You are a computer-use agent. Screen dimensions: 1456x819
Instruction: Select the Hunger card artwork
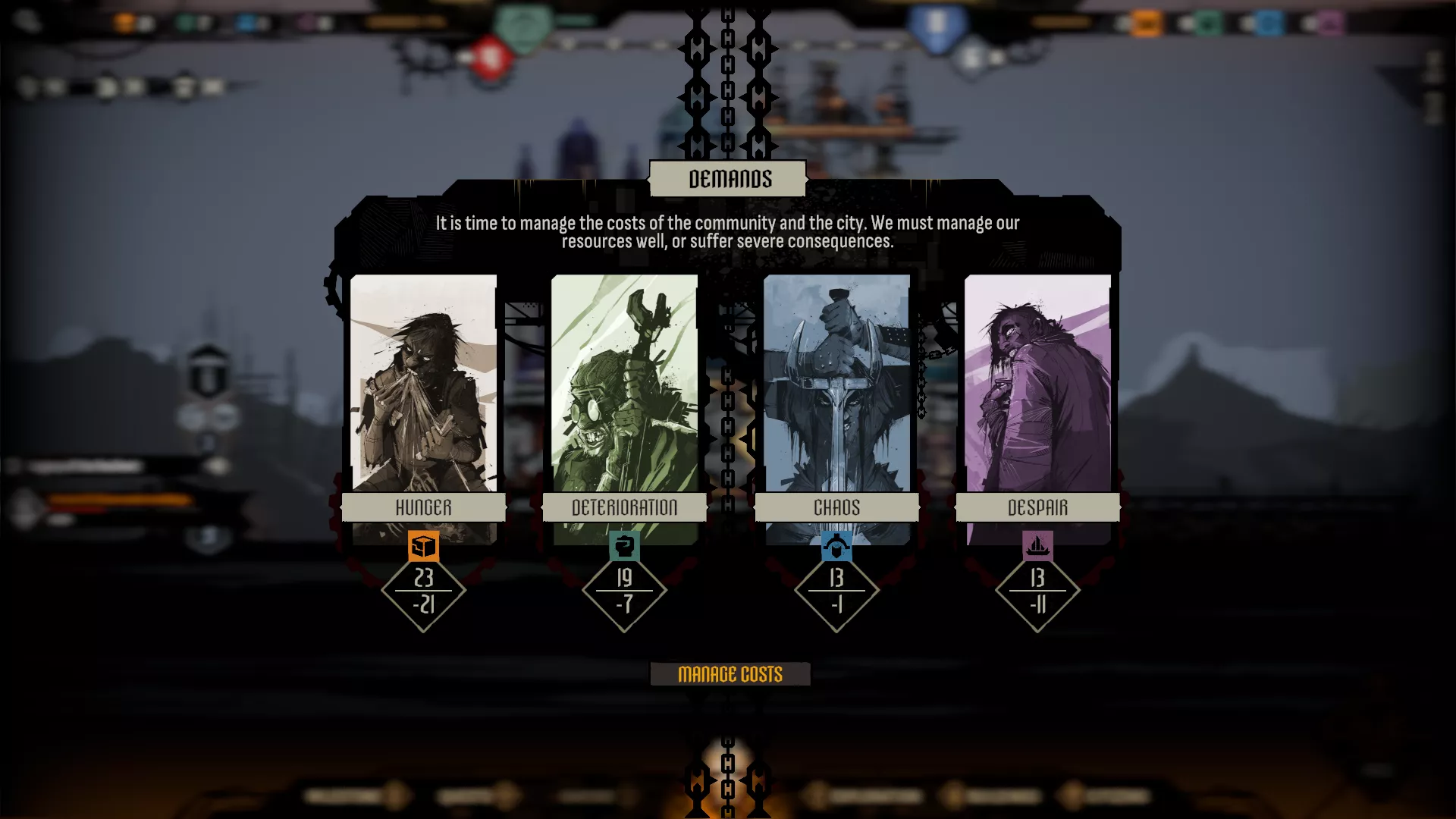424,383
